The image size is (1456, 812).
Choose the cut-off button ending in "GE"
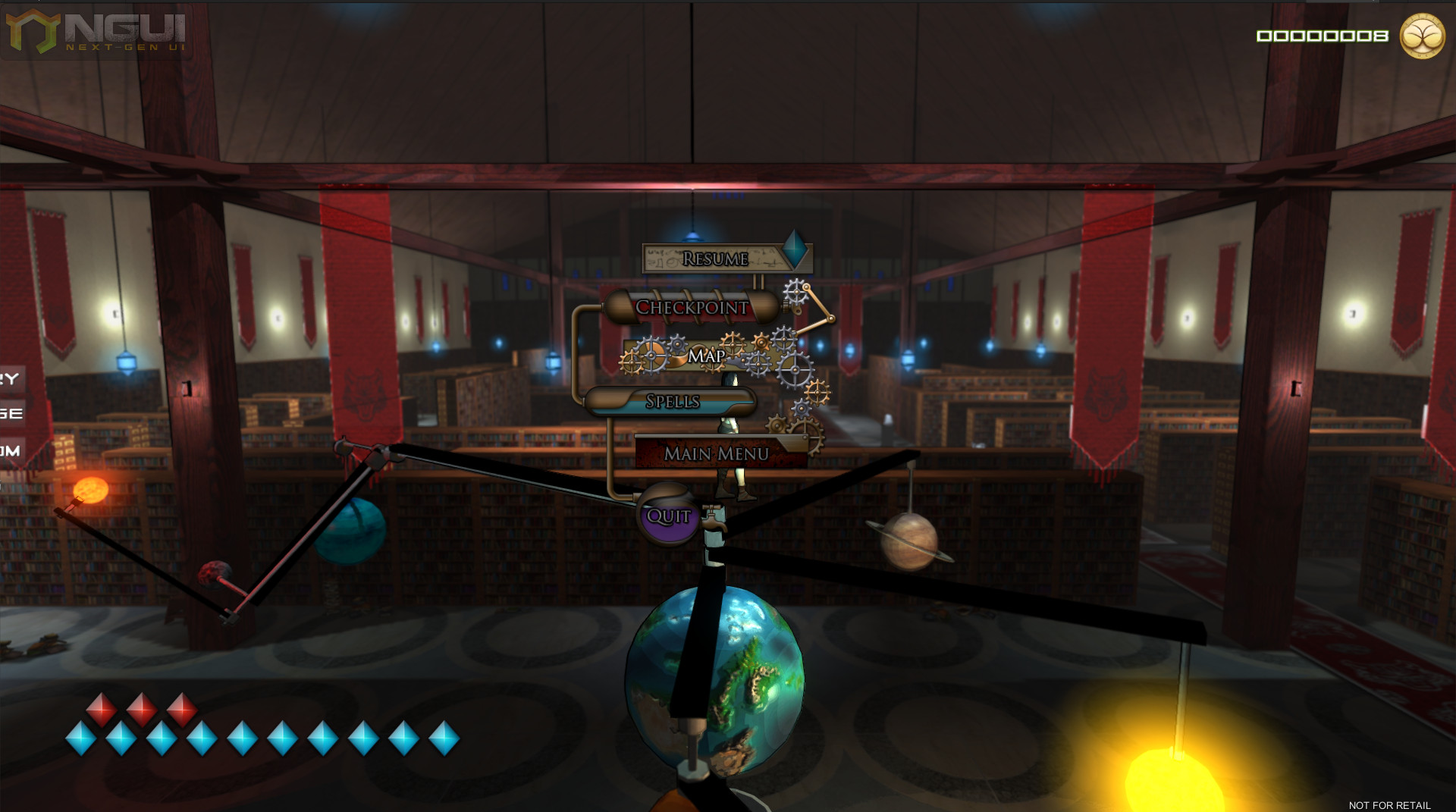(x=11, y=414)
